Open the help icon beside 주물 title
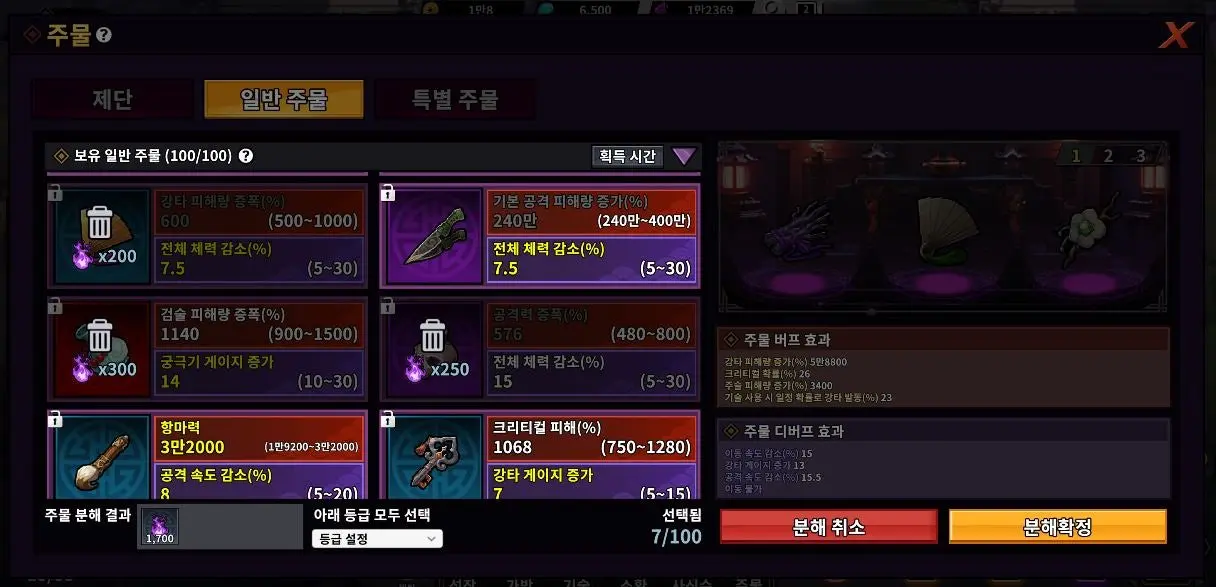The image size is (1216, 587). point(104,36)
